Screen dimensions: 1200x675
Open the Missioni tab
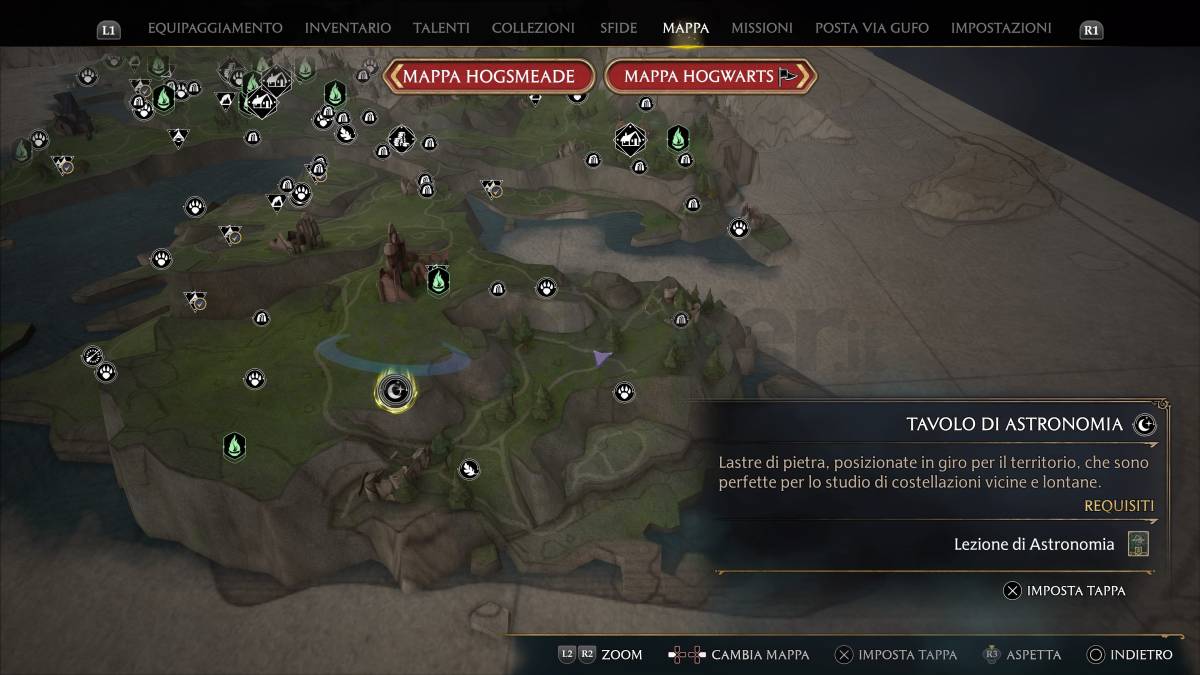(762, 28)
